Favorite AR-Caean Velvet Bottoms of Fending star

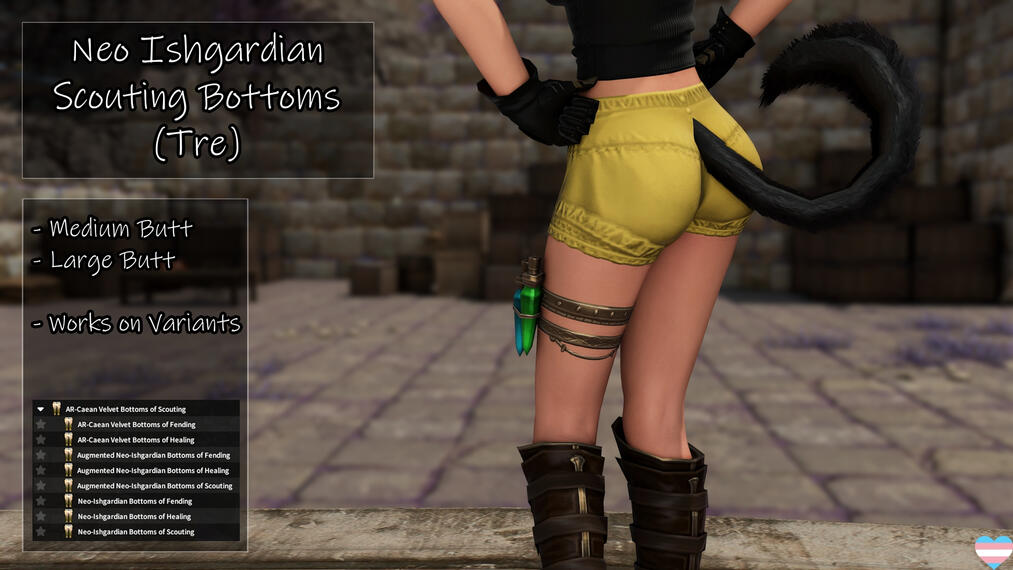(x=41, y=424)
